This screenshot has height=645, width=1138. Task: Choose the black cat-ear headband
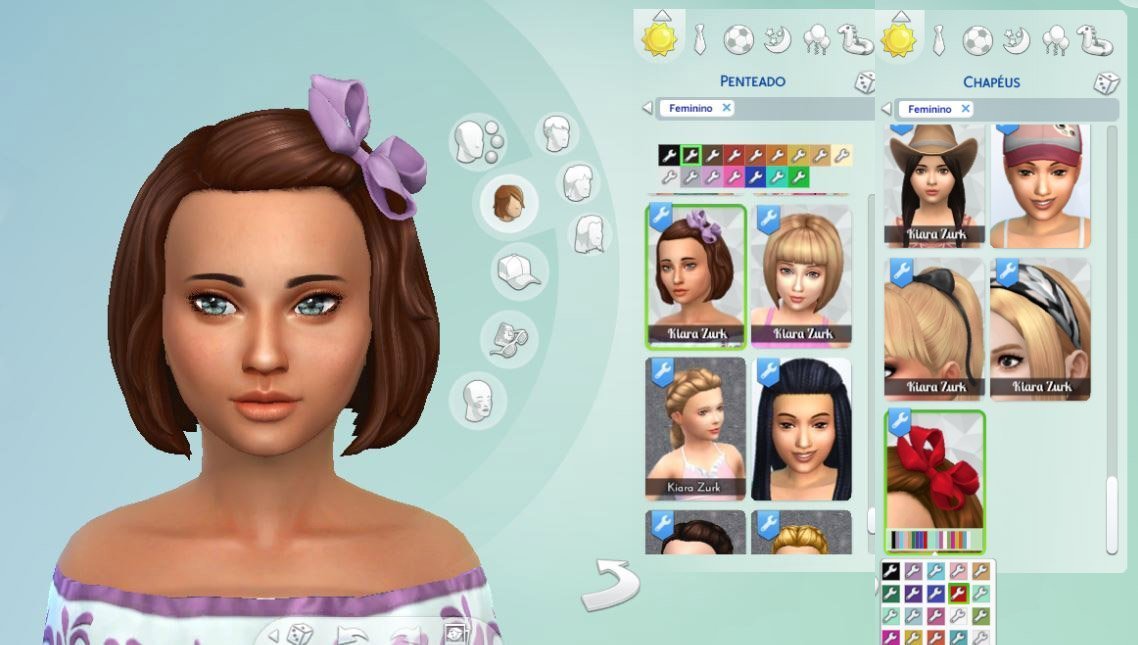(x=934, y=328)
